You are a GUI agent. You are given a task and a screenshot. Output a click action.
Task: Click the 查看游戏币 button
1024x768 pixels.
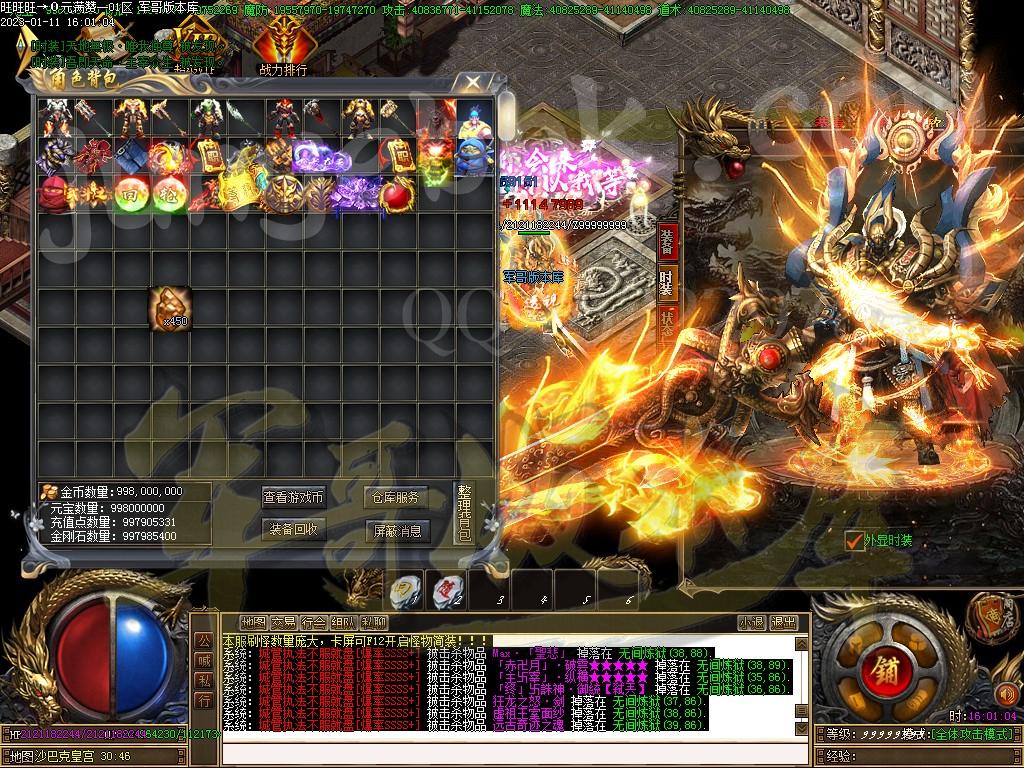(x=294, y=497)
